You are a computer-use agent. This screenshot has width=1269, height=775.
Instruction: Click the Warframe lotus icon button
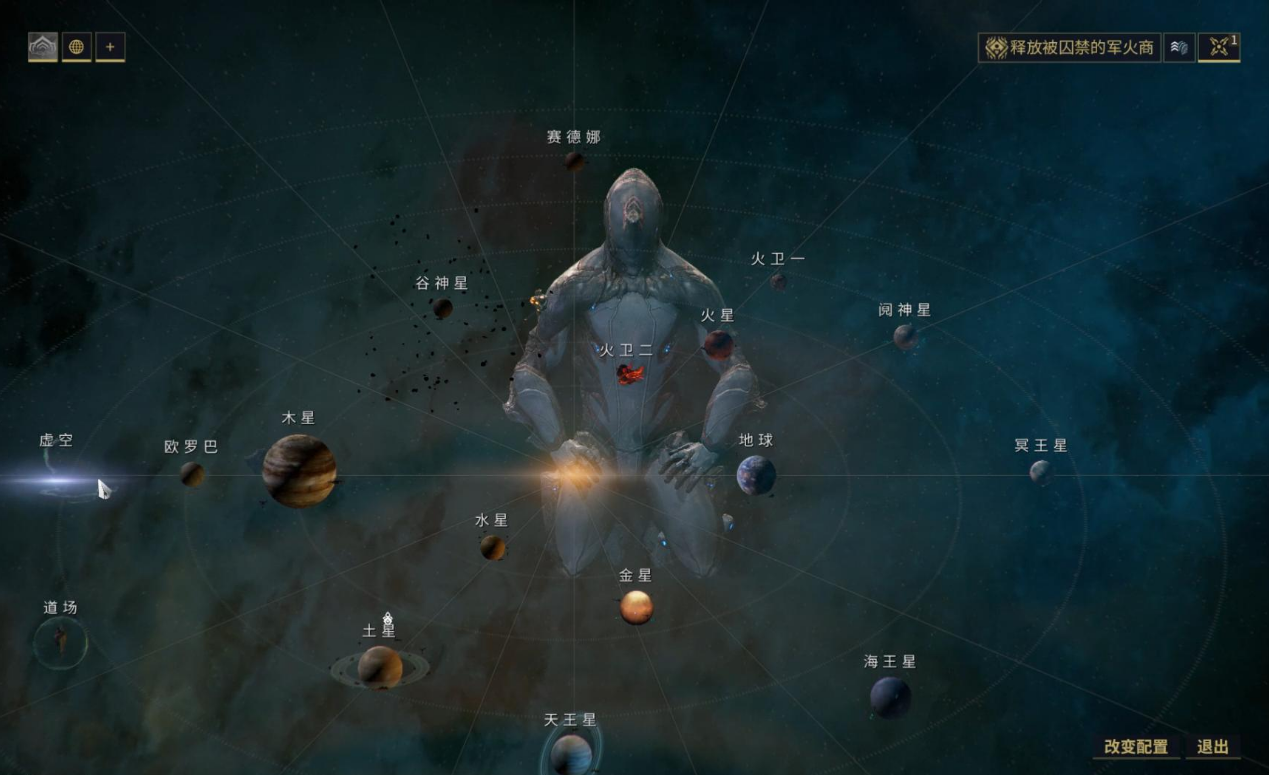tap(42, 46)
